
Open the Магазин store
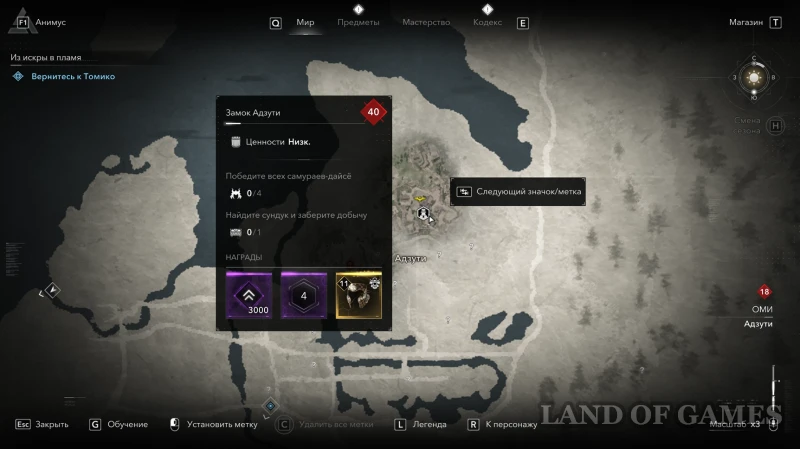[746, 22]
